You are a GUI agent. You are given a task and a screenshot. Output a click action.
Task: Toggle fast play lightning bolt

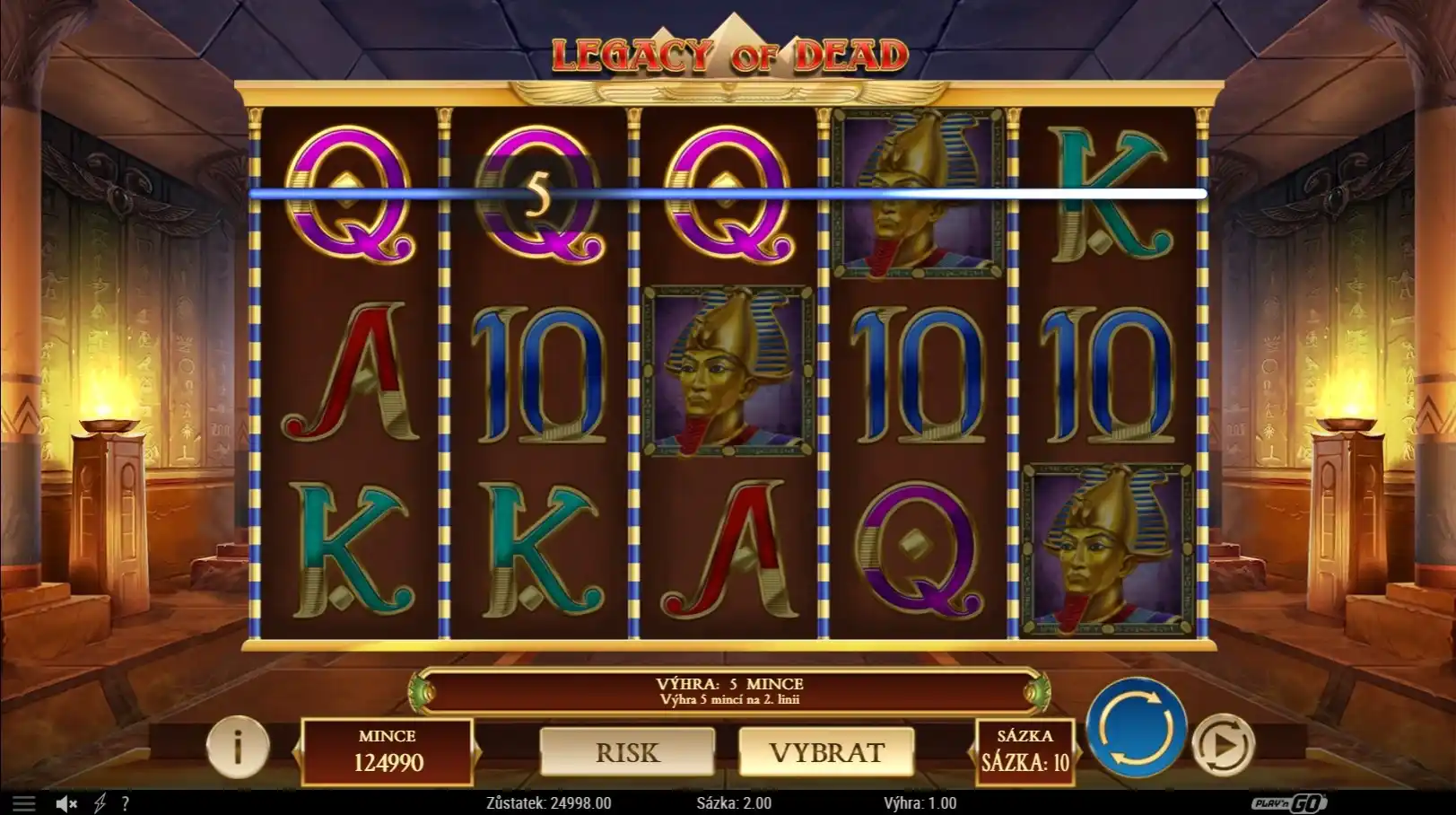[x=100, y=803]
